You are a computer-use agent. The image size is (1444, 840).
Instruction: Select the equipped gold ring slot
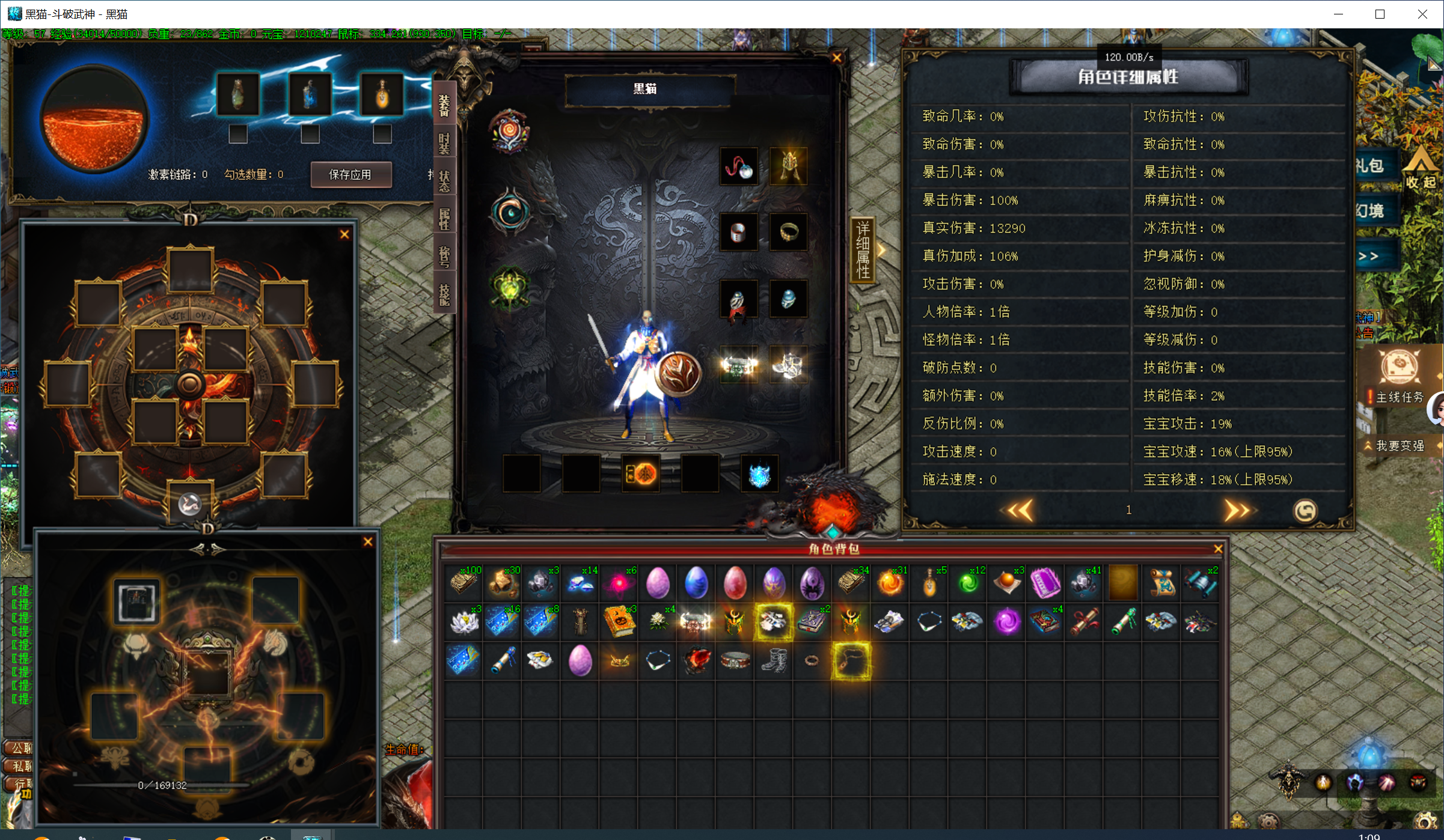point(788,232)
